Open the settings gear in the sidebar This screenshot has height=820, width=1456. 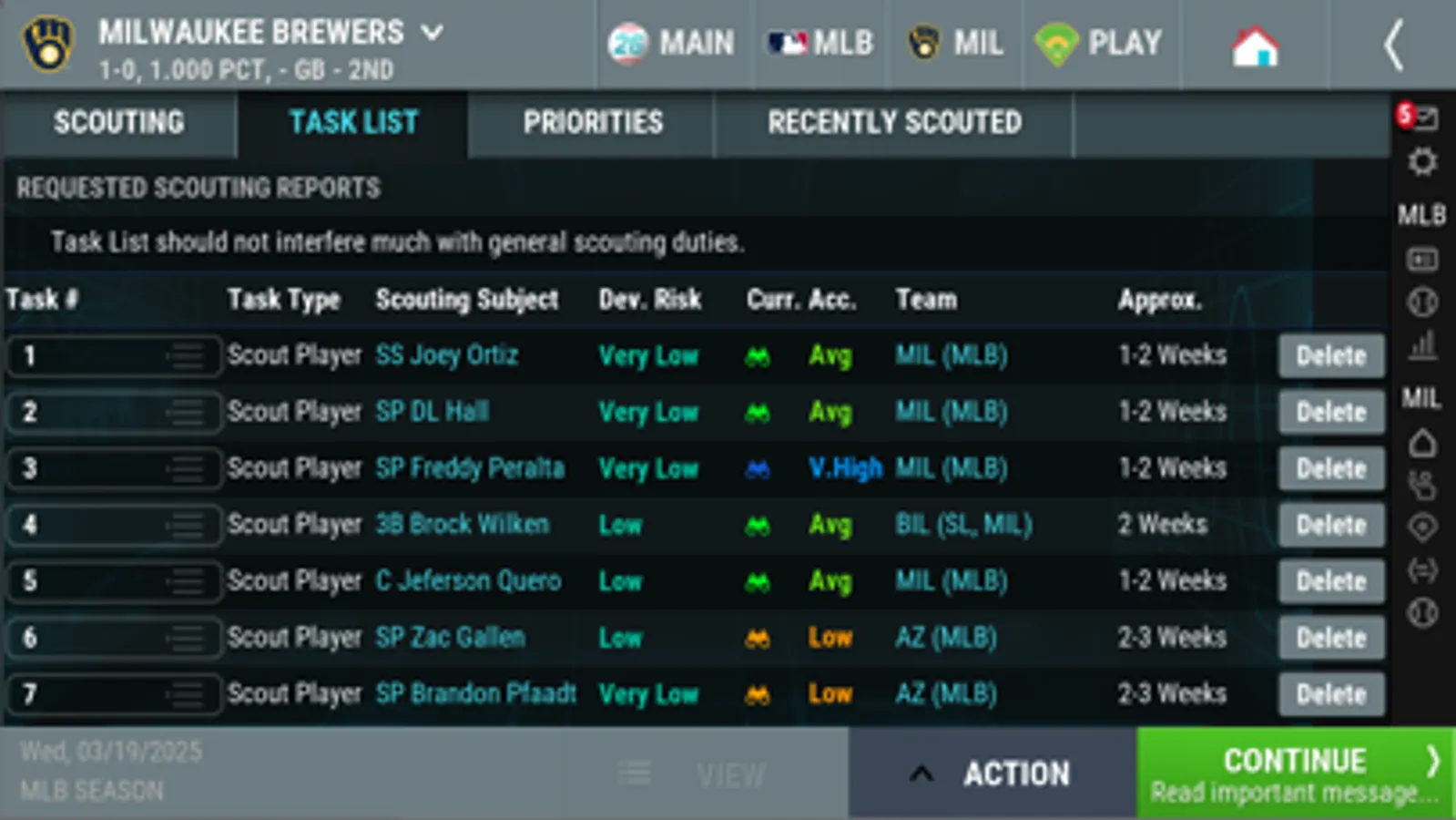(x=1420, y=161)
